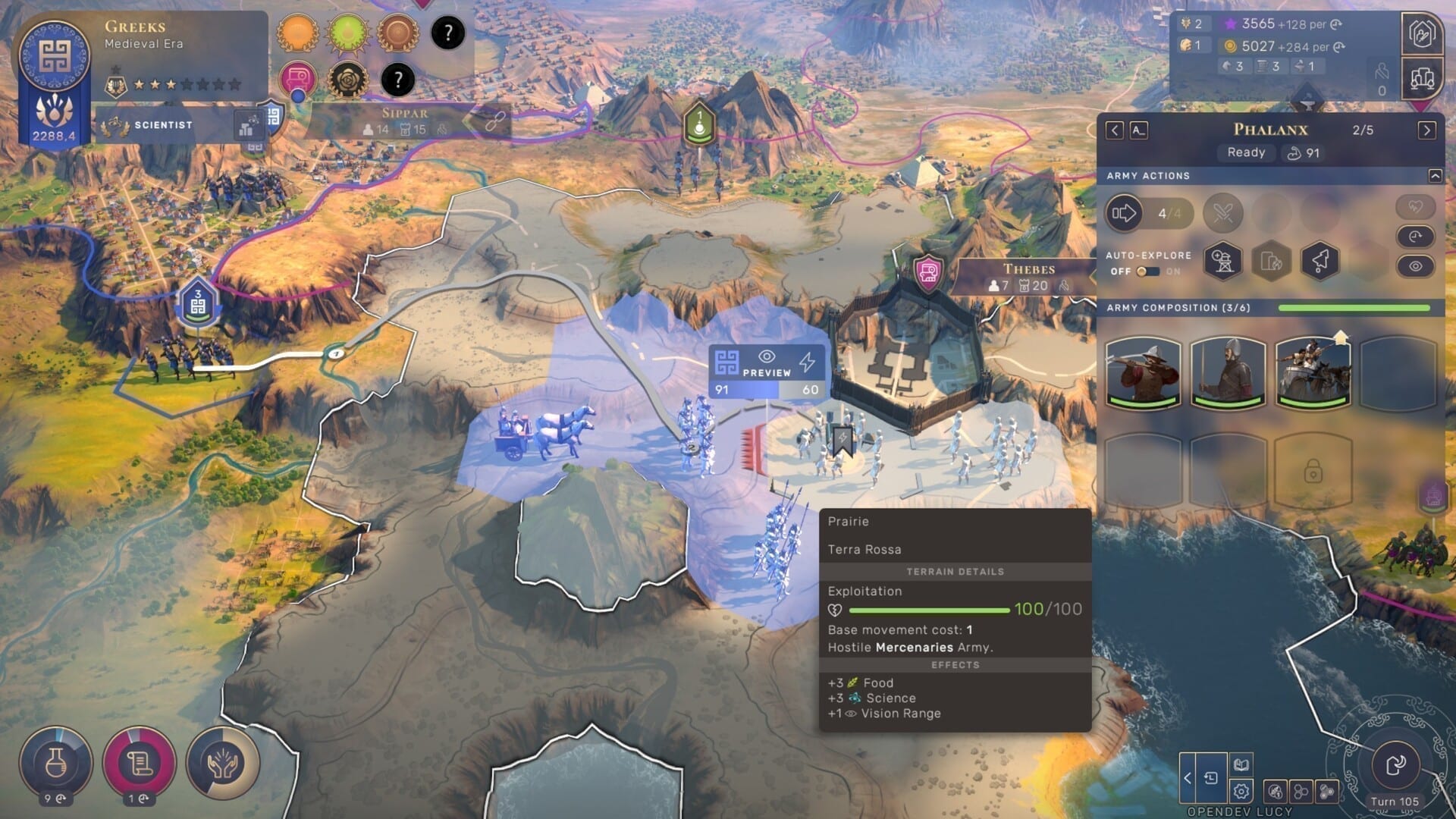The image size is (1456, 819).
Task: End the turn with the moon button
Action: pyautogui.click(x=1395, y=766)
